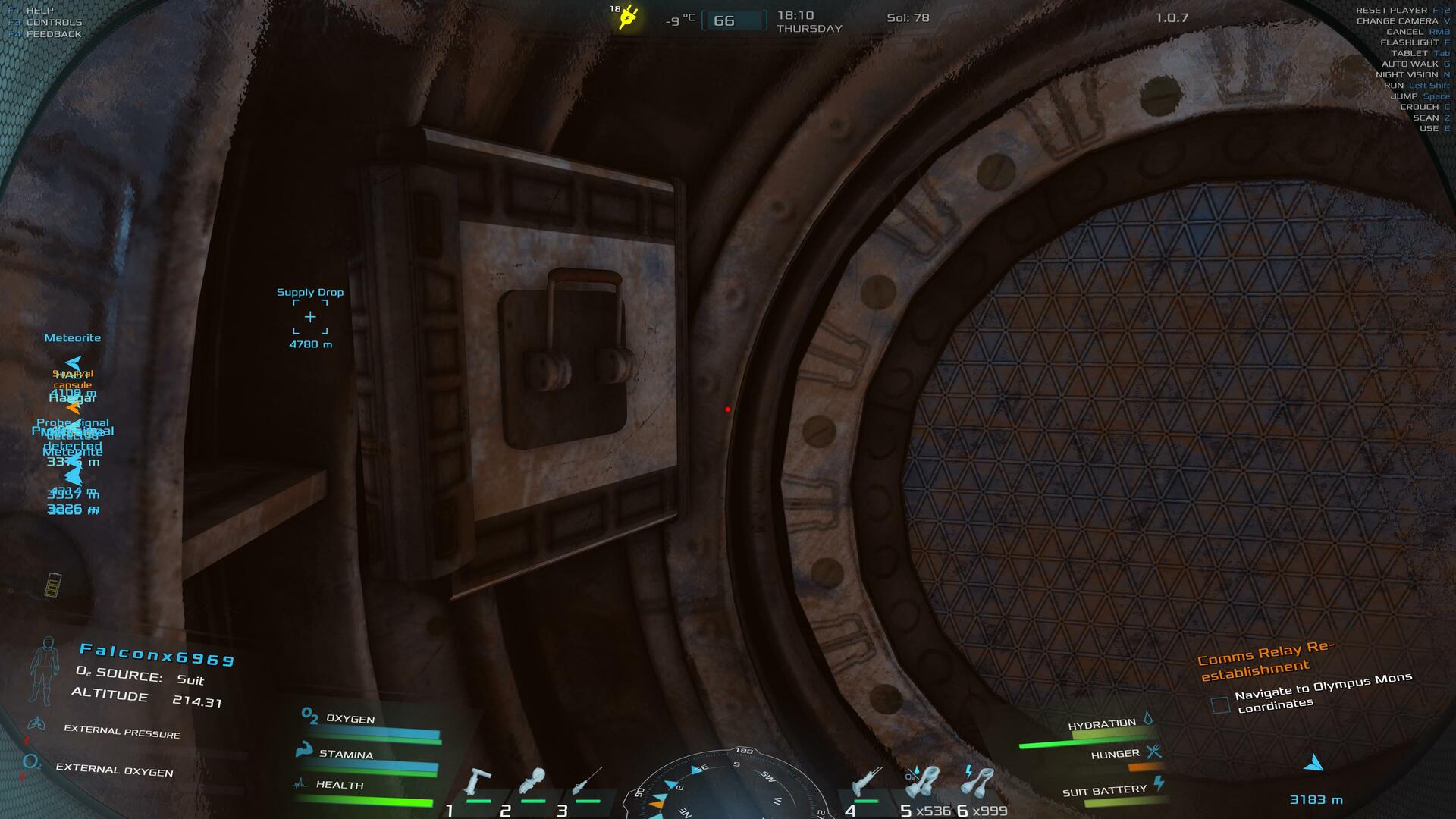Click the yellow battery indicator icon

(52, 585)
